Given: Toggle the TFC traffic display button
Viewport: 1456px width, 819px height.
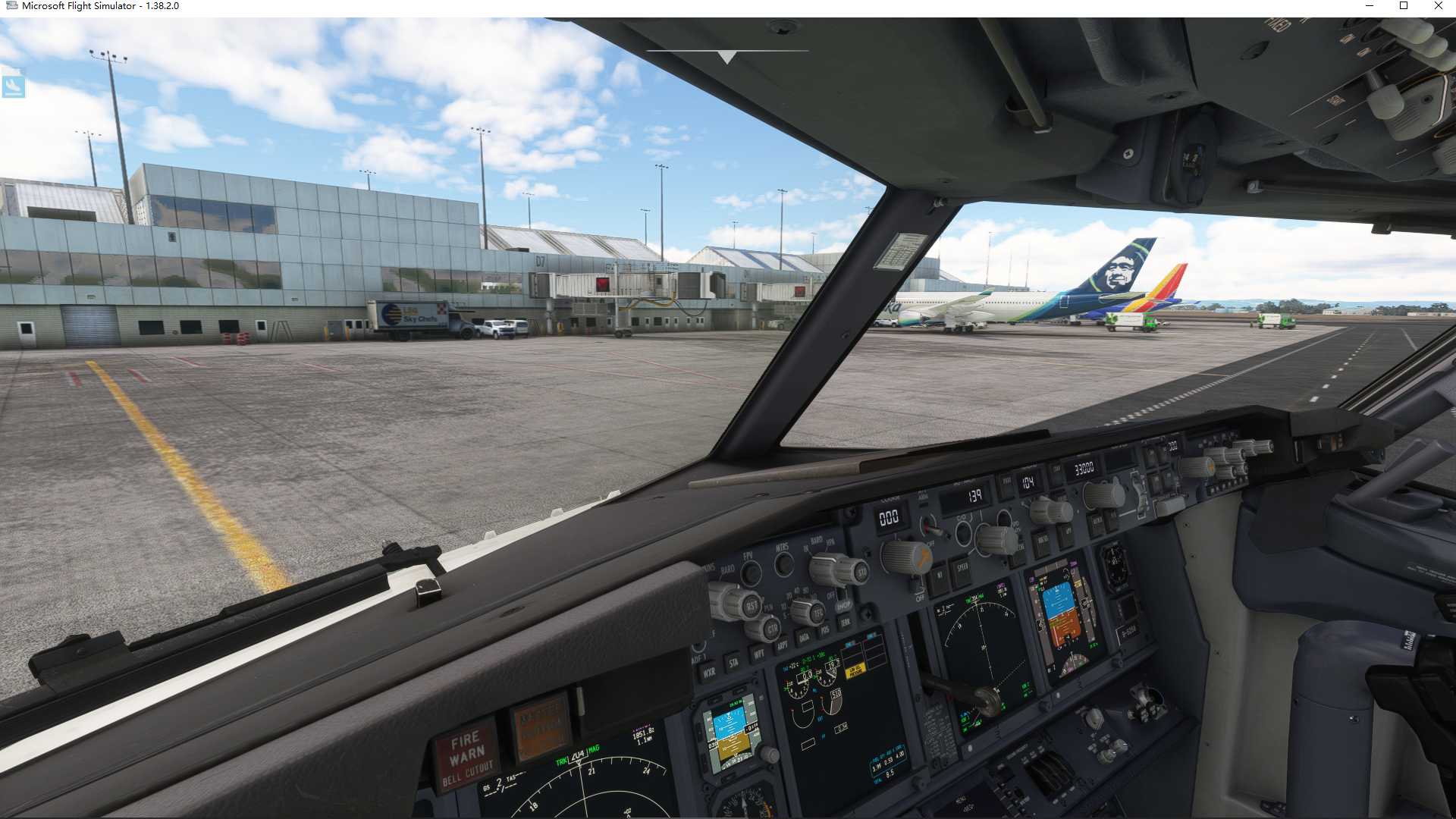Looking at the screenshot, I should point(817,611).
